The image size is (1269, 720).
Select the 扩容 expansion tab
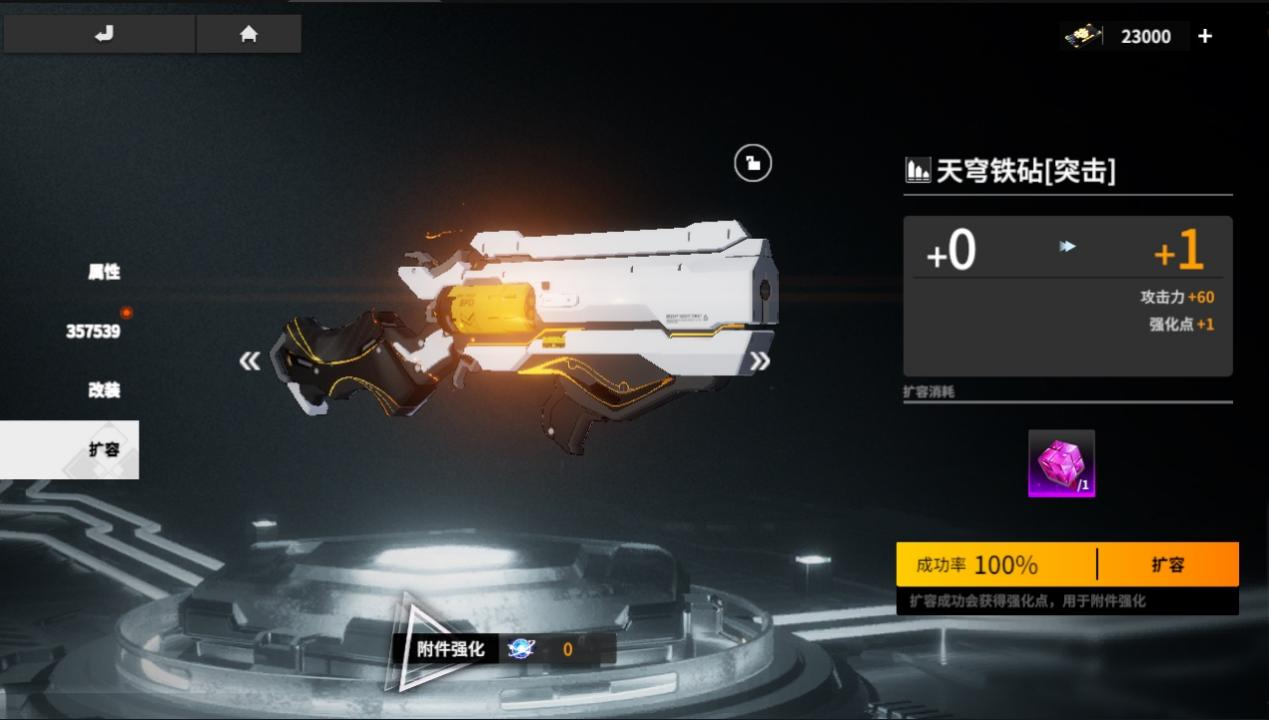pyautogui.click(x=104, y=449)
